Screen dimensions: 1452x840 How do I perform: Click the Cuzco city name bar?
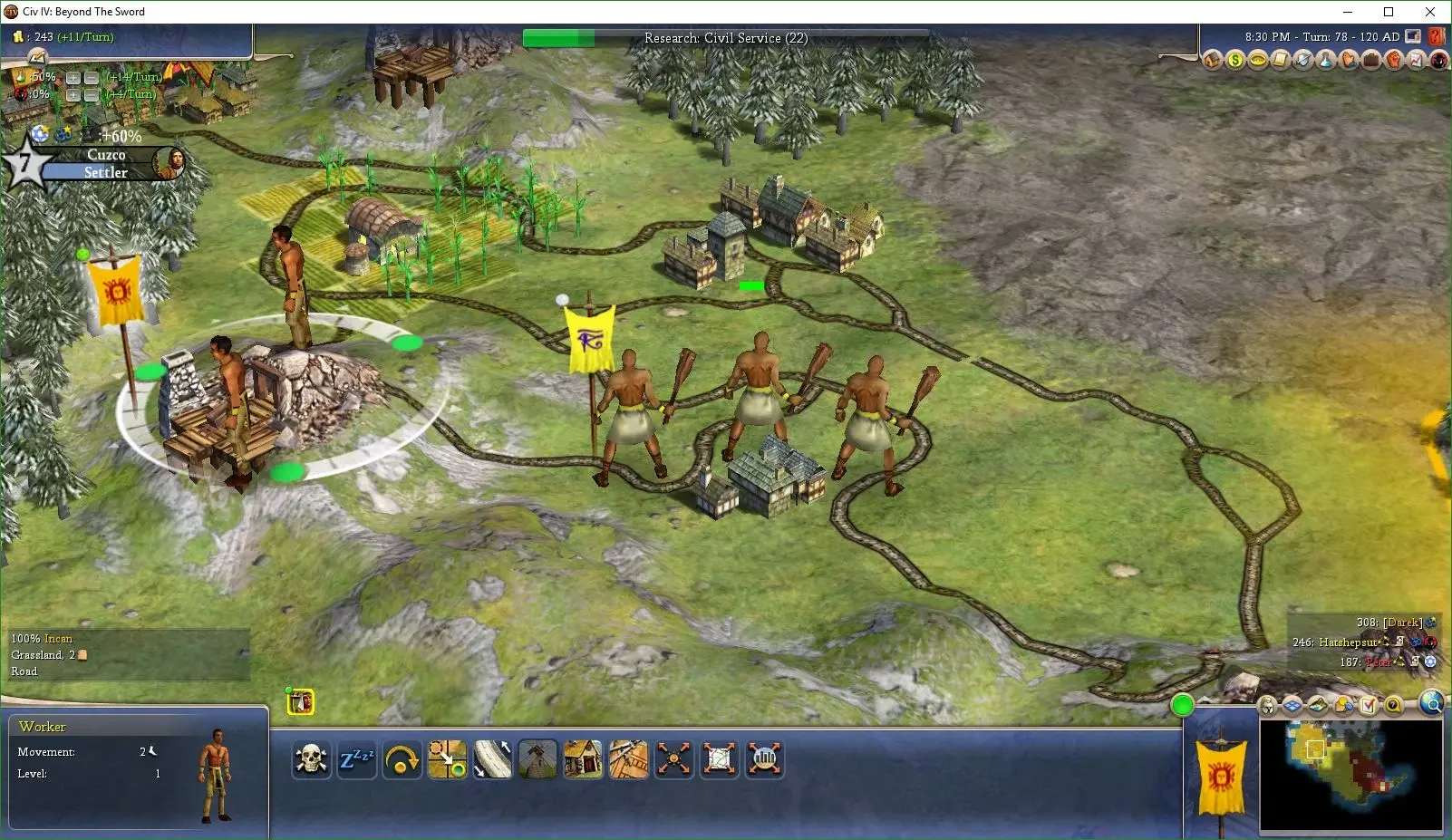tap(106, 155)
